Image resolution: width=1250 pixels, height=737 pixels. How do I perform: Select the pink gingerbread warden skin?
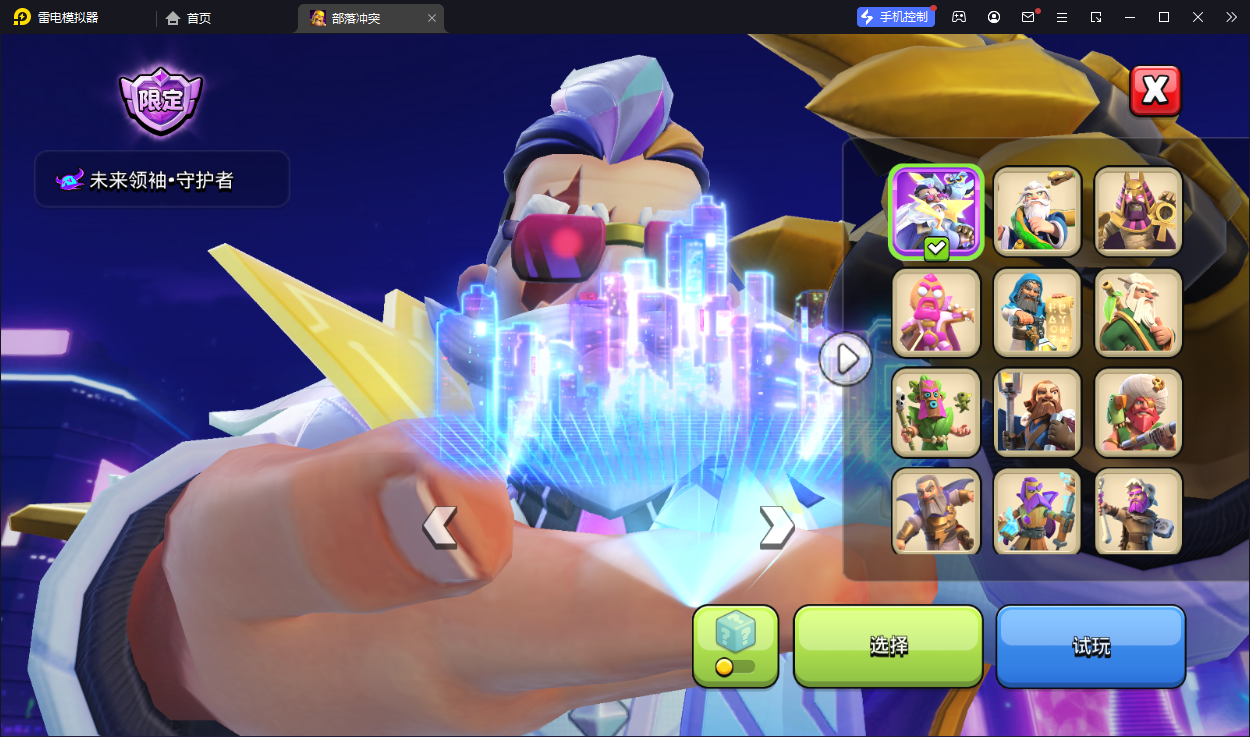937,312
